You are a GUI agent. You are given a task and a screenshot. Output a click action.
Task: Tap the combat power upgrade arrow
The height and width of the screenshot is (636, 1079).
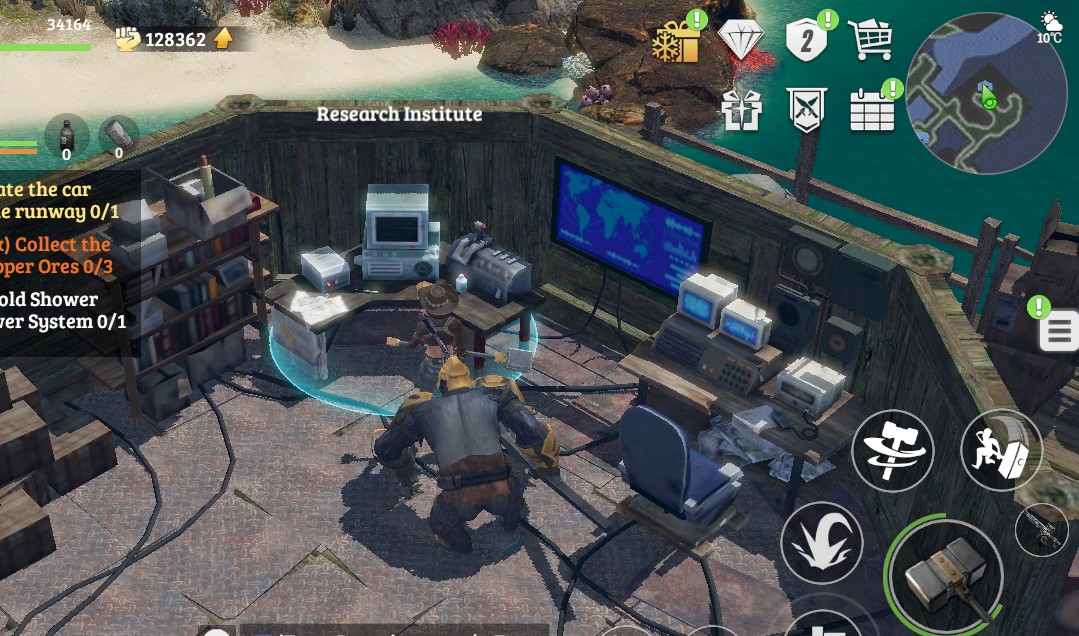click(223, 39)
